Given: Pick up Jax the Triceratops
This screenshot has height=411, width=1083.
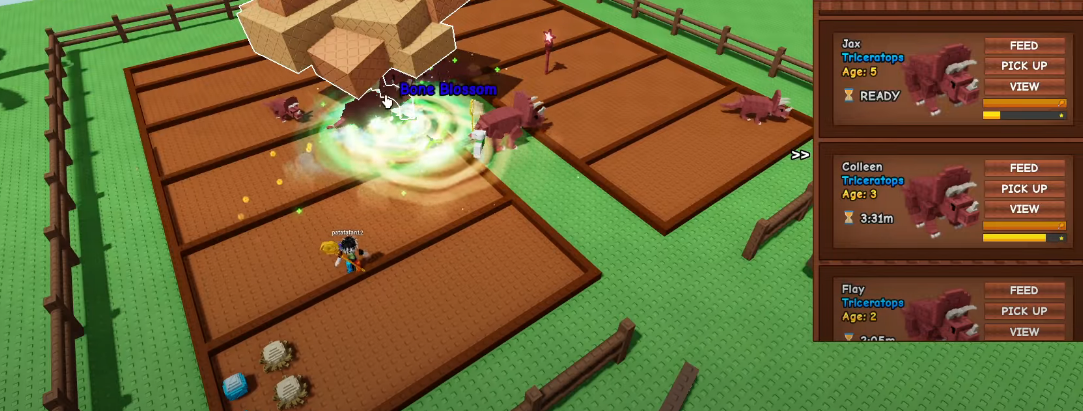Looking at the screenshot, I should [1024, 66].
